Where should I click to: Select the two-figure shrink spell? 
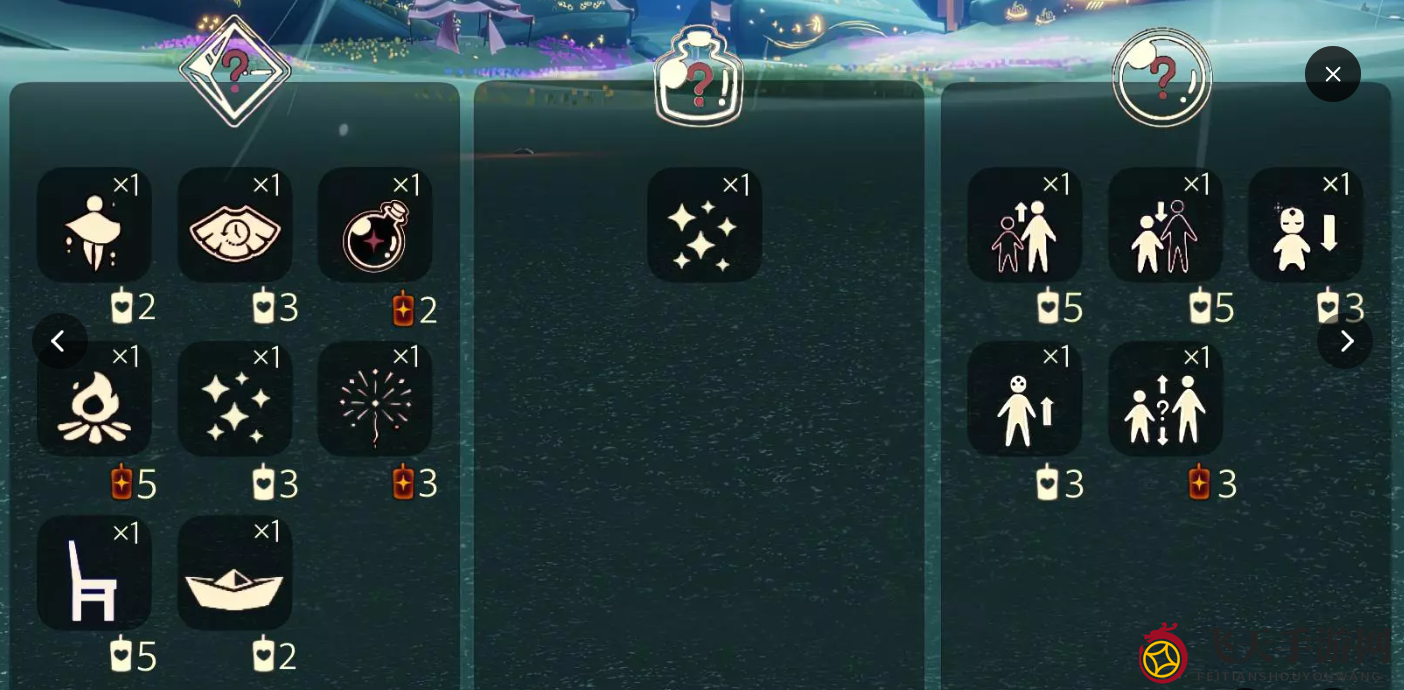[x=1165, y=225]
